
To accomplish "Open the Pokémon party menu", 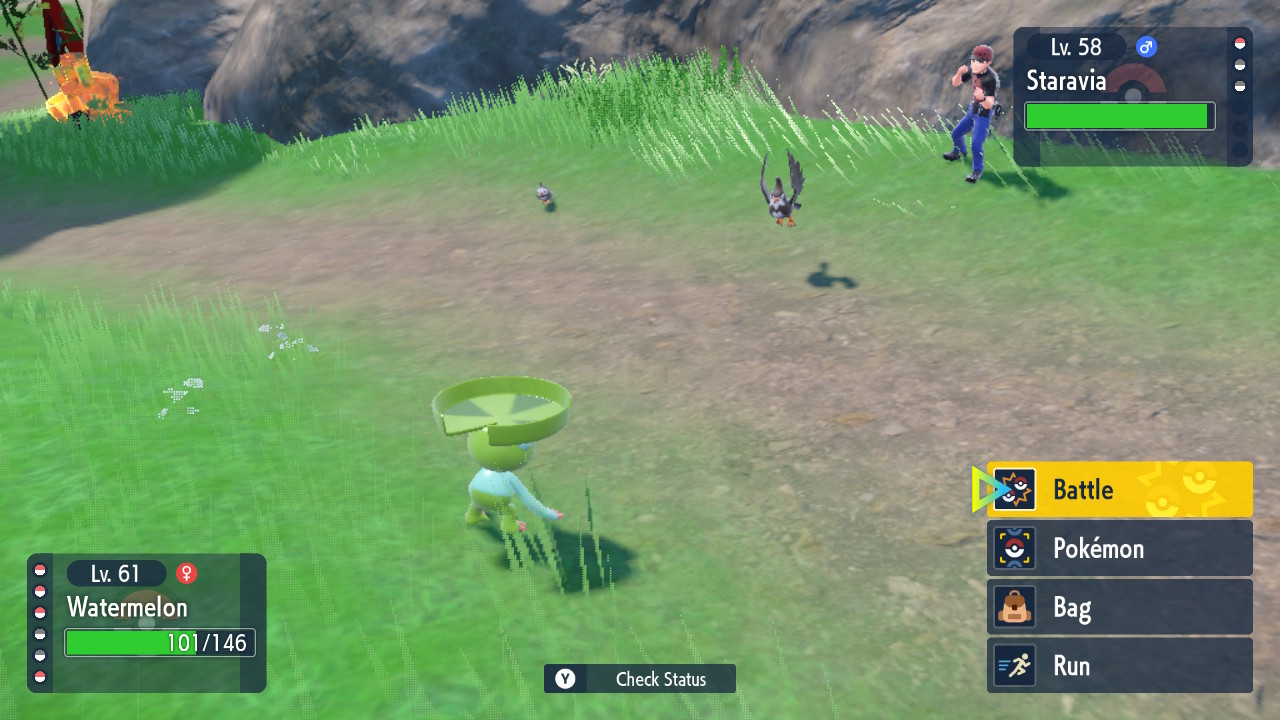I will pyautogui.click(x=1119, y=548).
